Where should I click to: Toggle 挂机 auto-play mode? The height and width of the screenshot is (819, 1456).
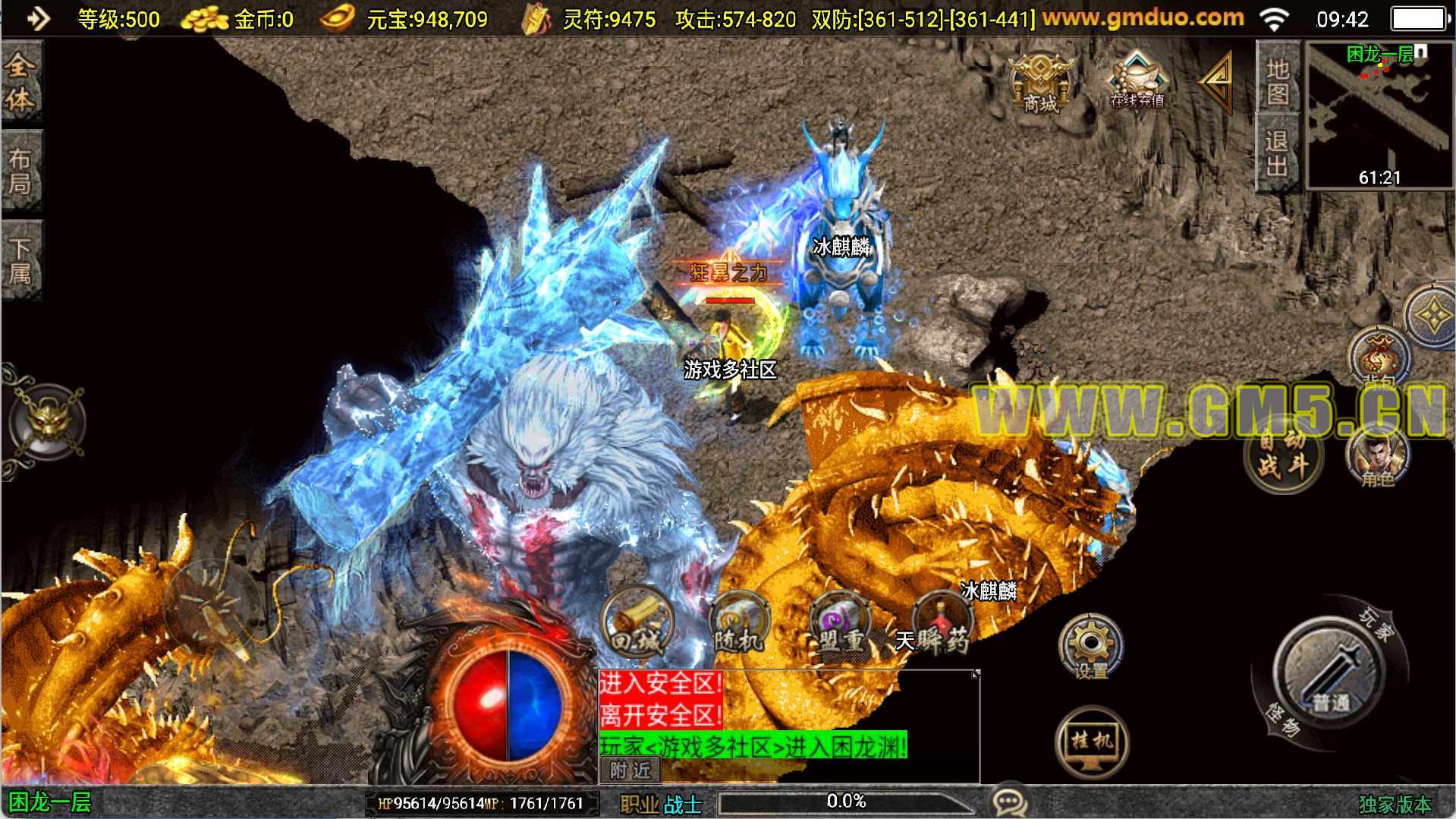coord(1092,742)
